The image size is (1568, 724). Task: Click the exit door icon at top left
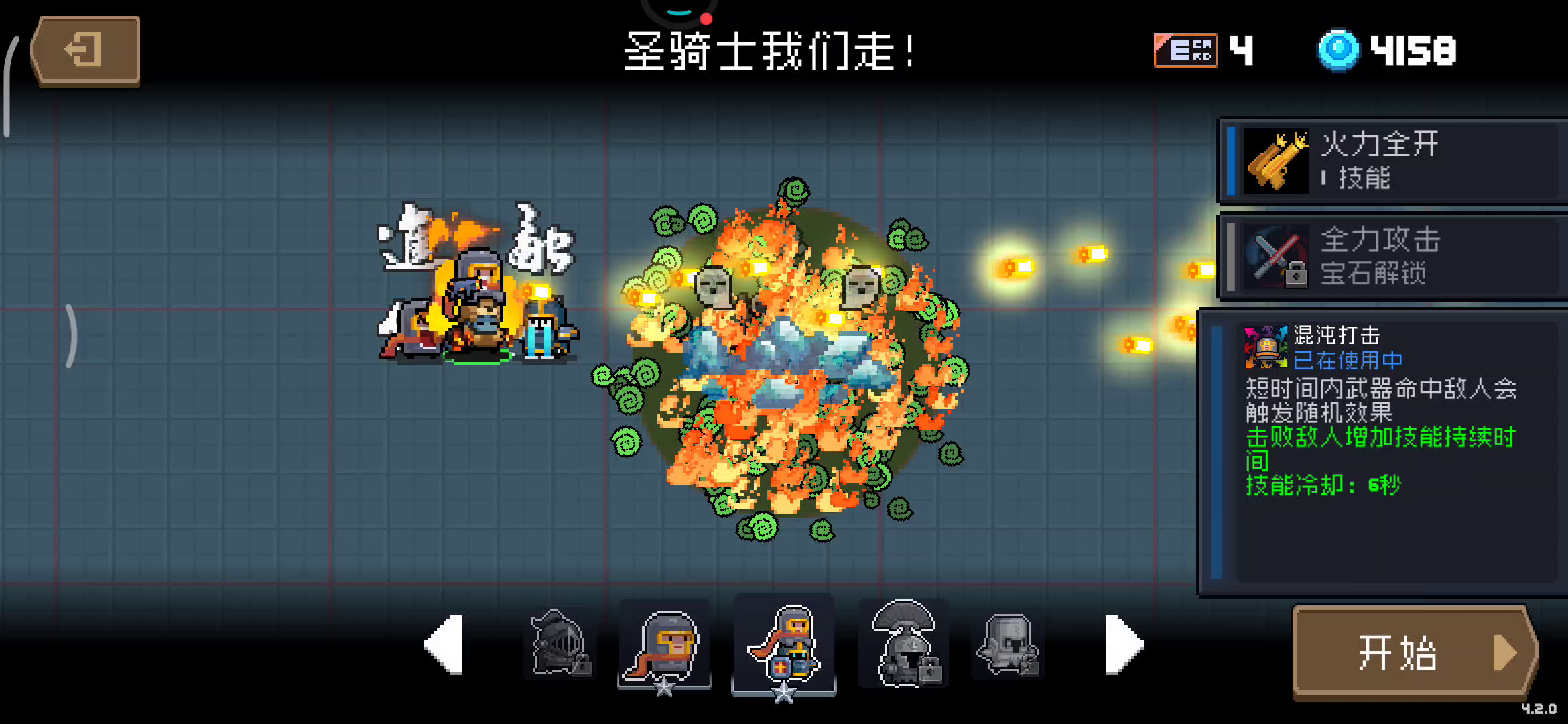(84, 49)
